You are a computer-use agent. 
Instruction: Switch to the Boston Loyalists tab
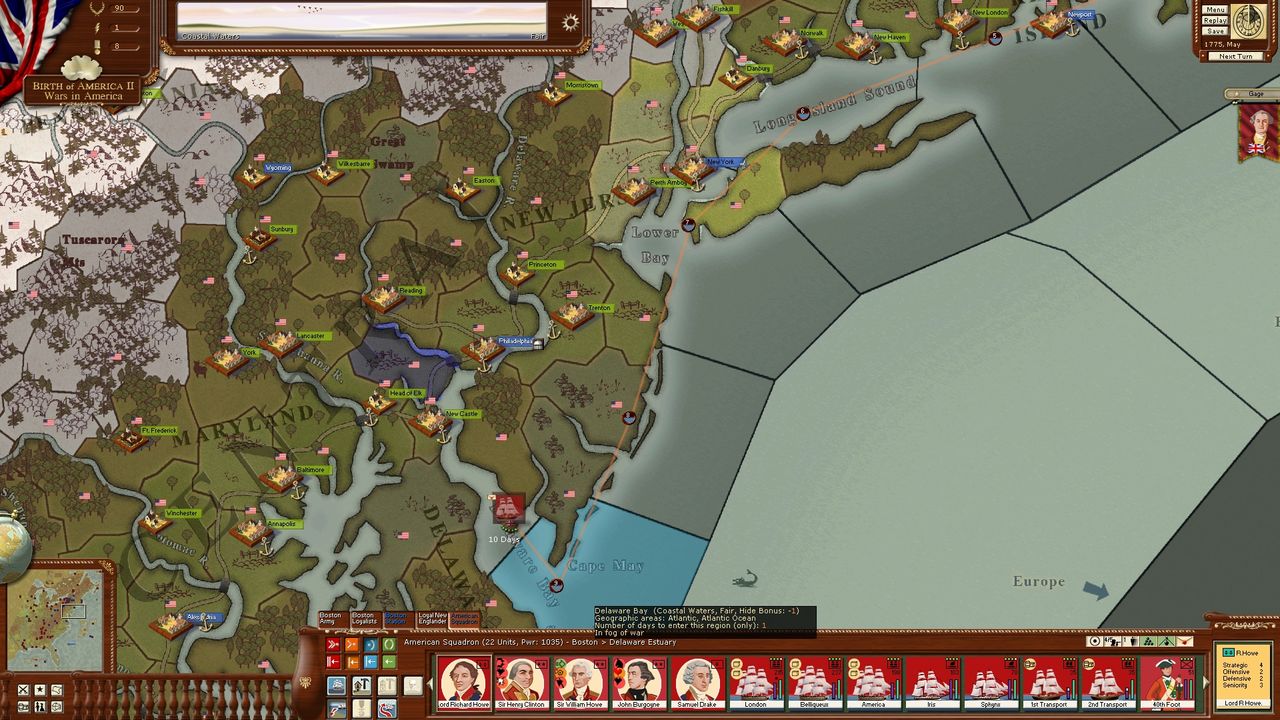pyautogui.click(x=363, y=619)
